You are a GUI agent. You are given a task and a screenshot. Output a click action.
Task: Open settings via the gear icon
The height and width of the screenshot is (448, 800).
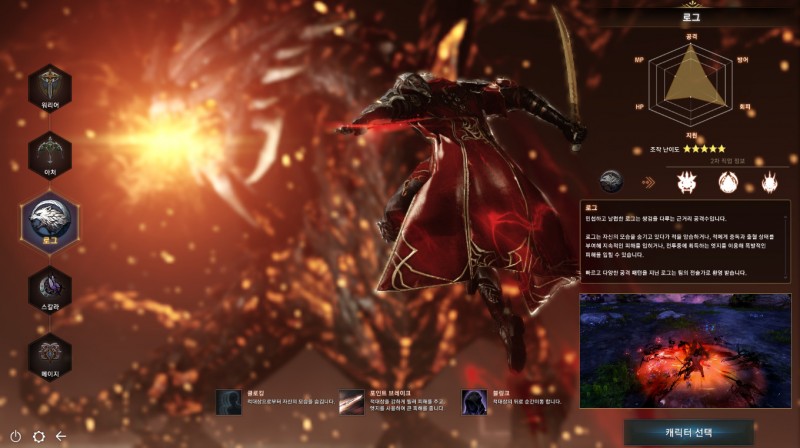tap(39, 436)
